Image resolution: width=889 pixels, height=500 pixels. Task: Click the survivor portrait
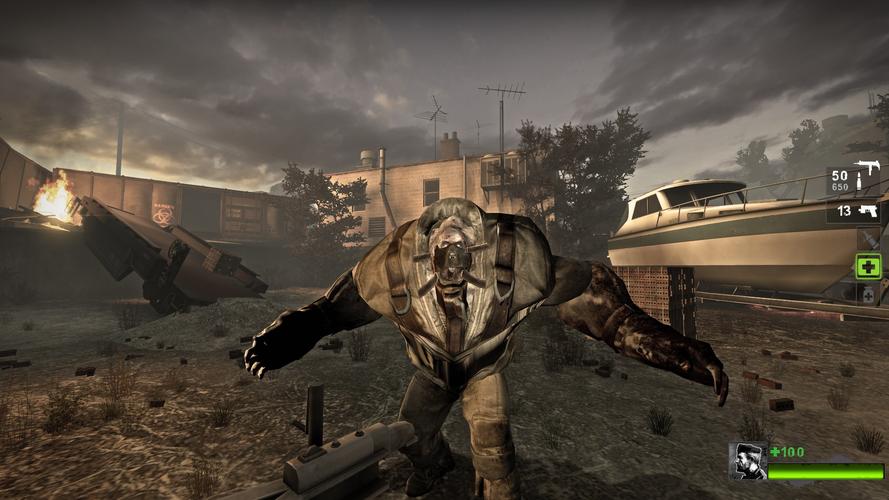[x=747, y=460]
